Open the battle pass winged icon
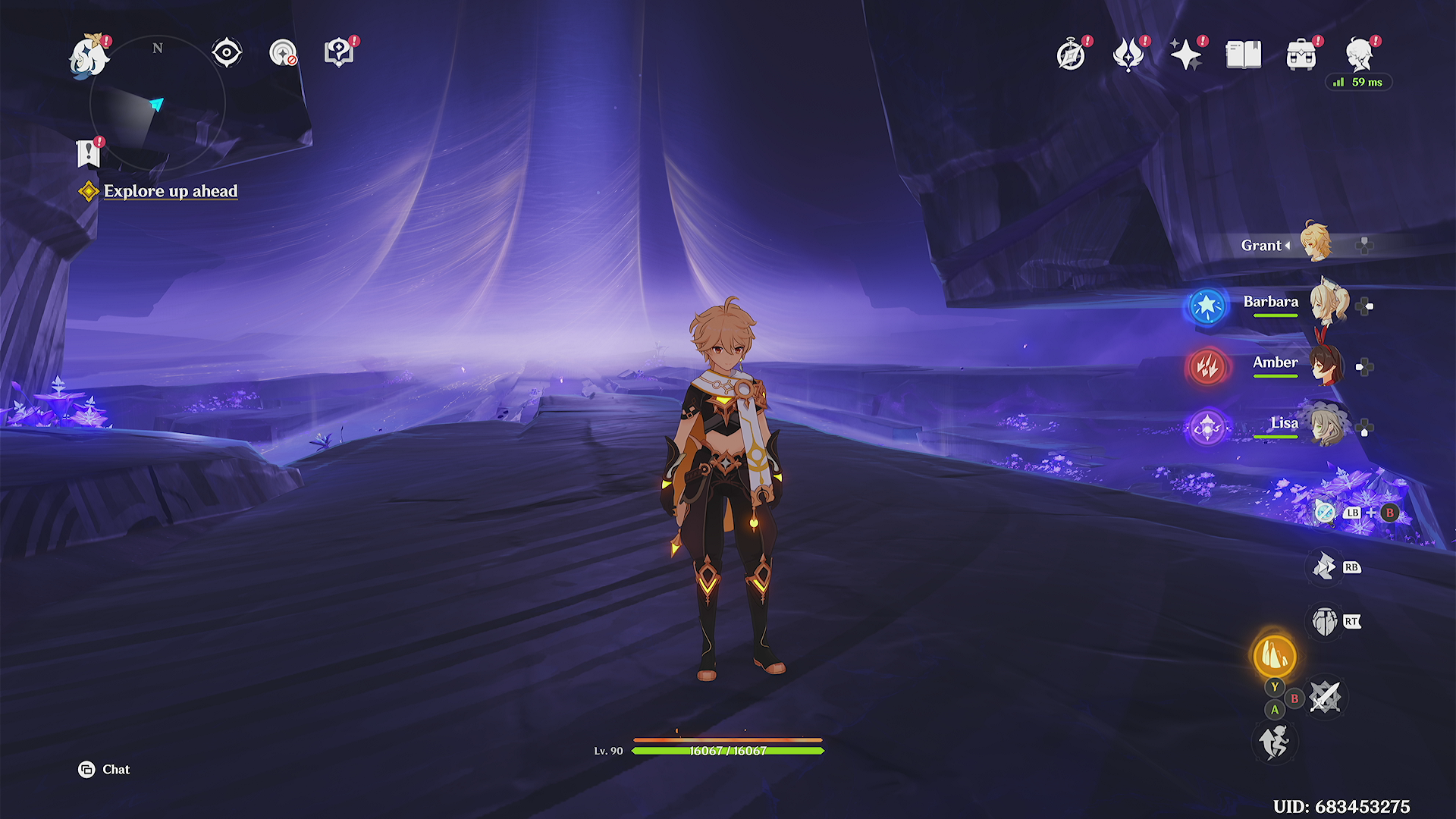 tap(1128, 55)
